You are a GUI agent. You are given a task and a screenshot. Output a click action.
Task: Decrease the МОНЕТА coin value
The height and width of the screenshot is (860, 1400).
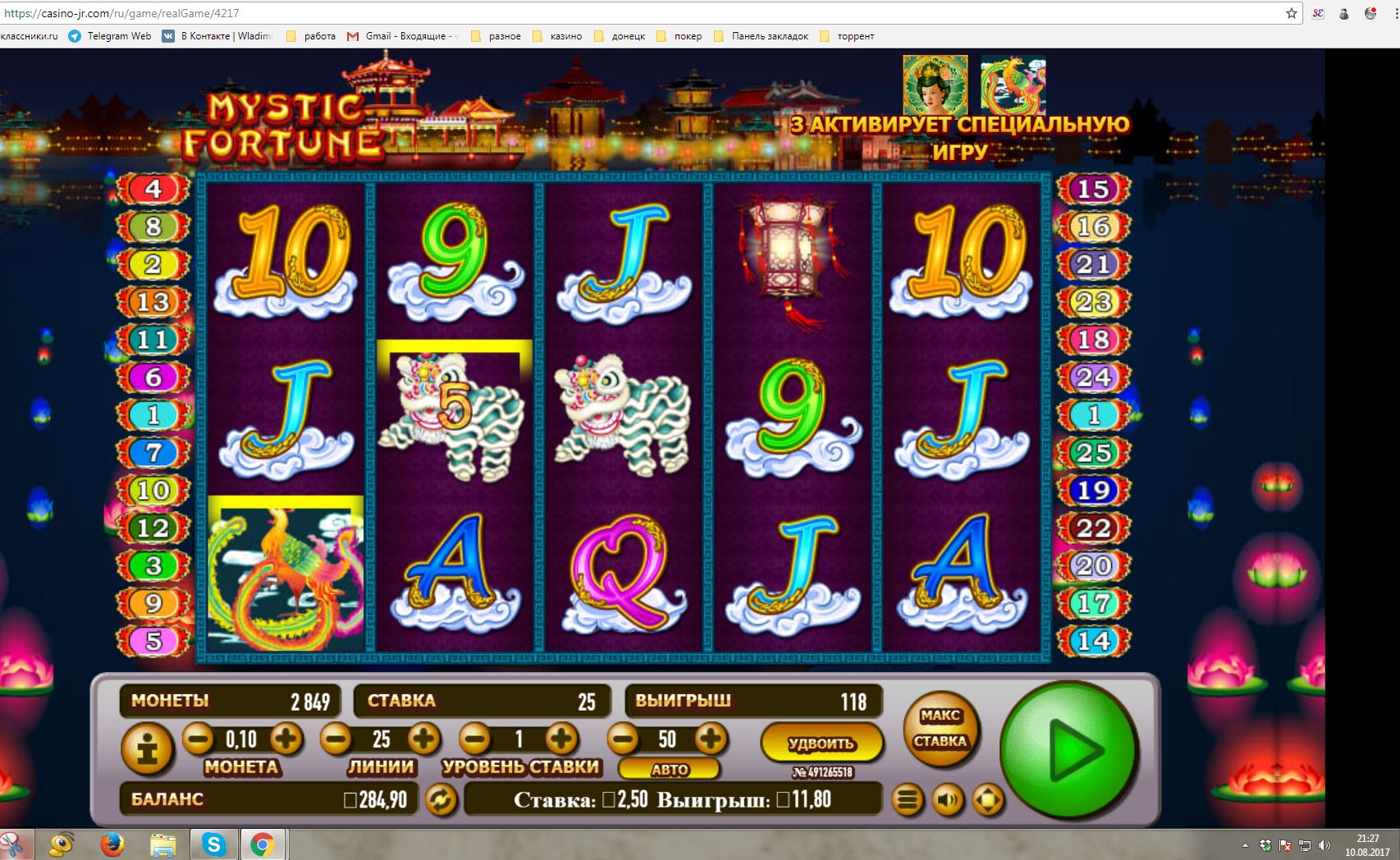(198, 739)
